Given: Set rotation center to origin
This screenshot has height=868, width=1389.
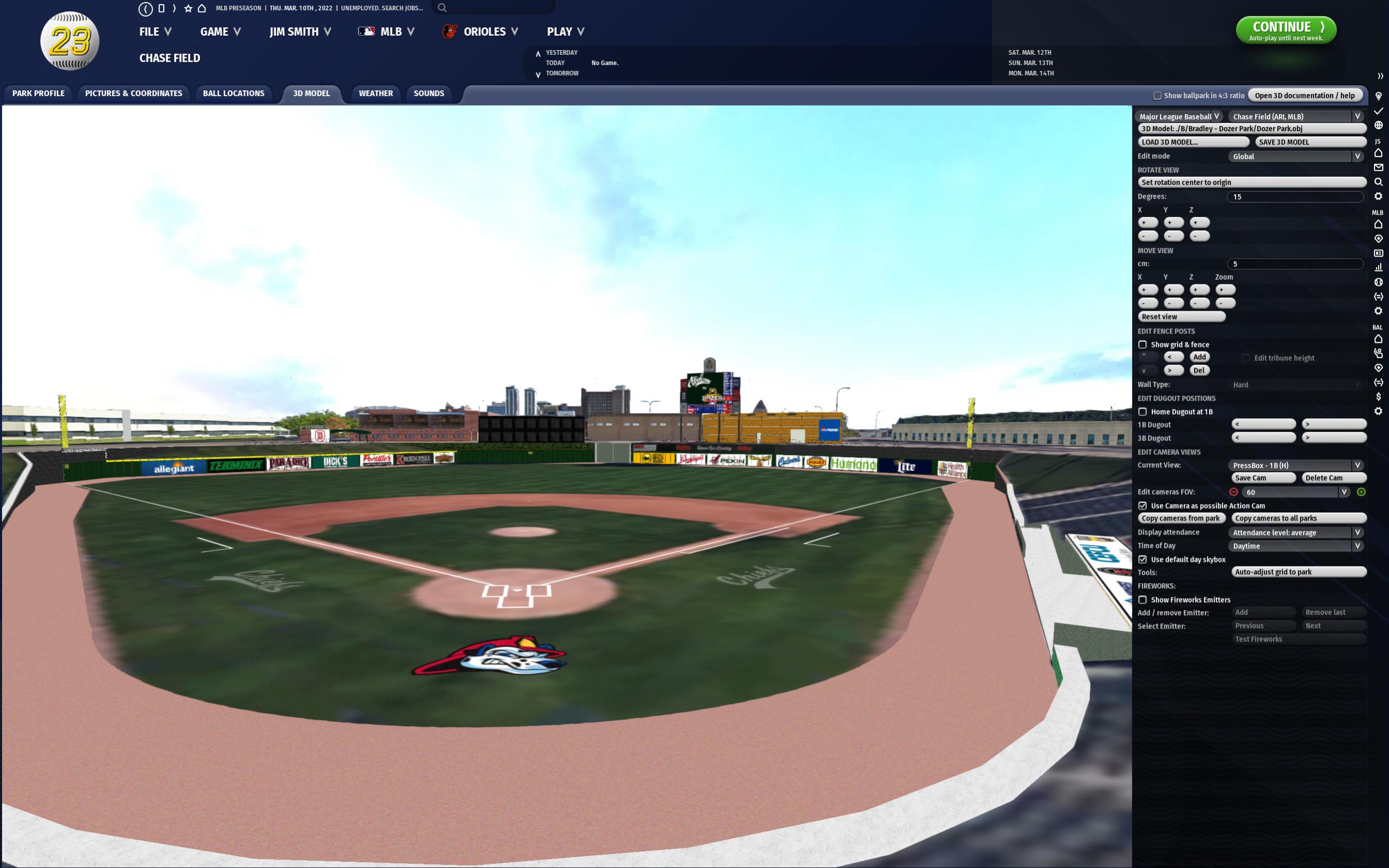Looking at the screenshot, I should coord(1251,182).
